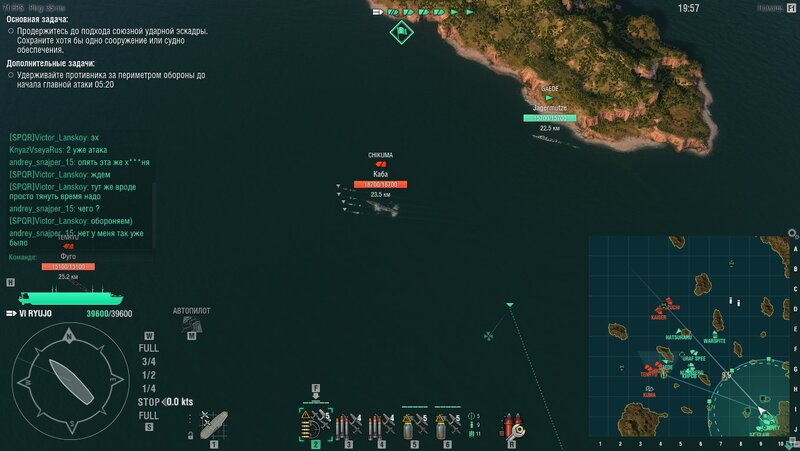
Task: Select the active attack squadron in slot 2
Action: click(x=315, y=425)
